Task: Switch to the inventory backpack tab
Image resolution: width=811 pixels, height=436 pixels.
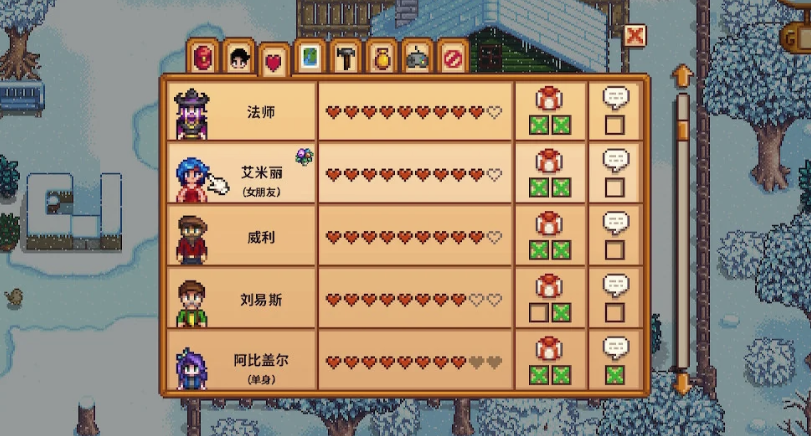Action: (203, 56)
